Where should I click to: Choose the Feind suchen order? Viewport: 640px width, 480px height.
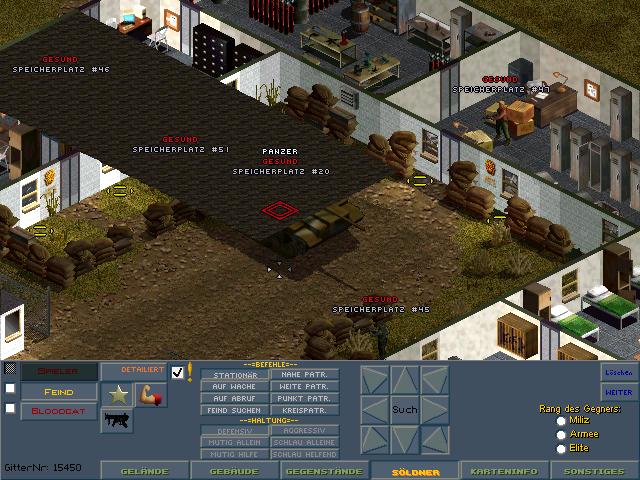(235, 410)
